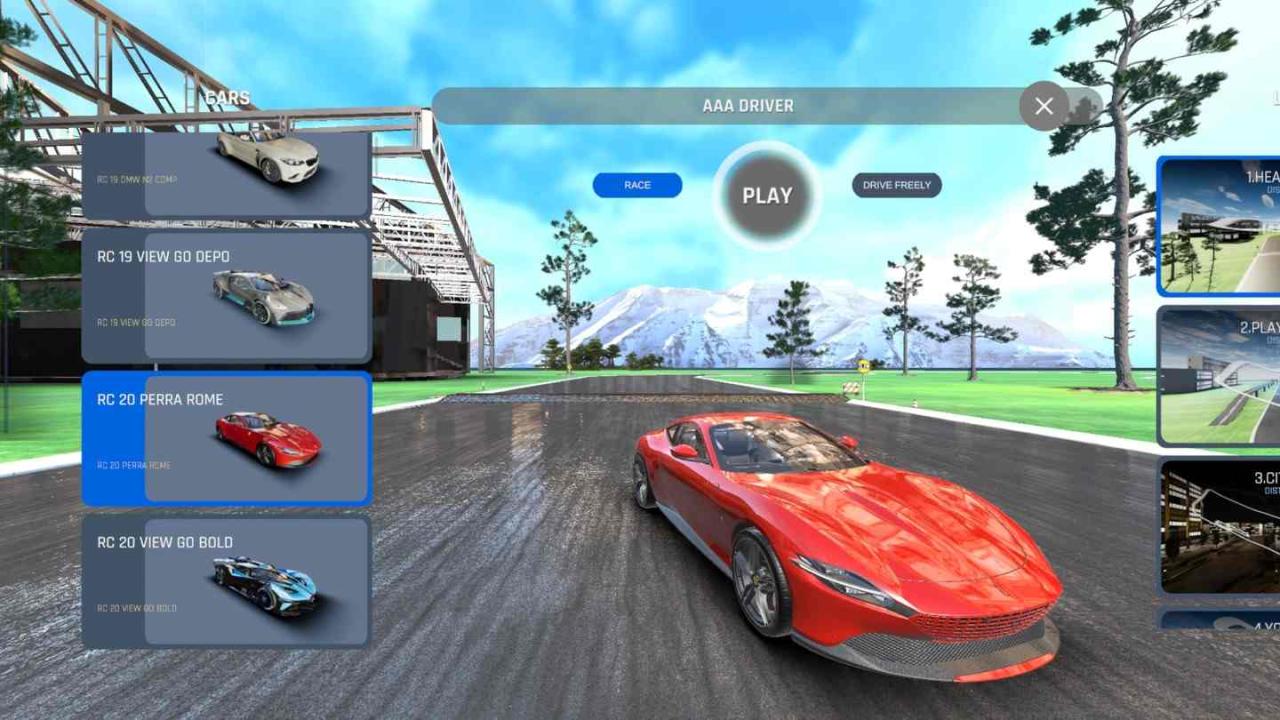Switch to DRIVE FREELY mode
1280x720 pixels.
[896, 185]
